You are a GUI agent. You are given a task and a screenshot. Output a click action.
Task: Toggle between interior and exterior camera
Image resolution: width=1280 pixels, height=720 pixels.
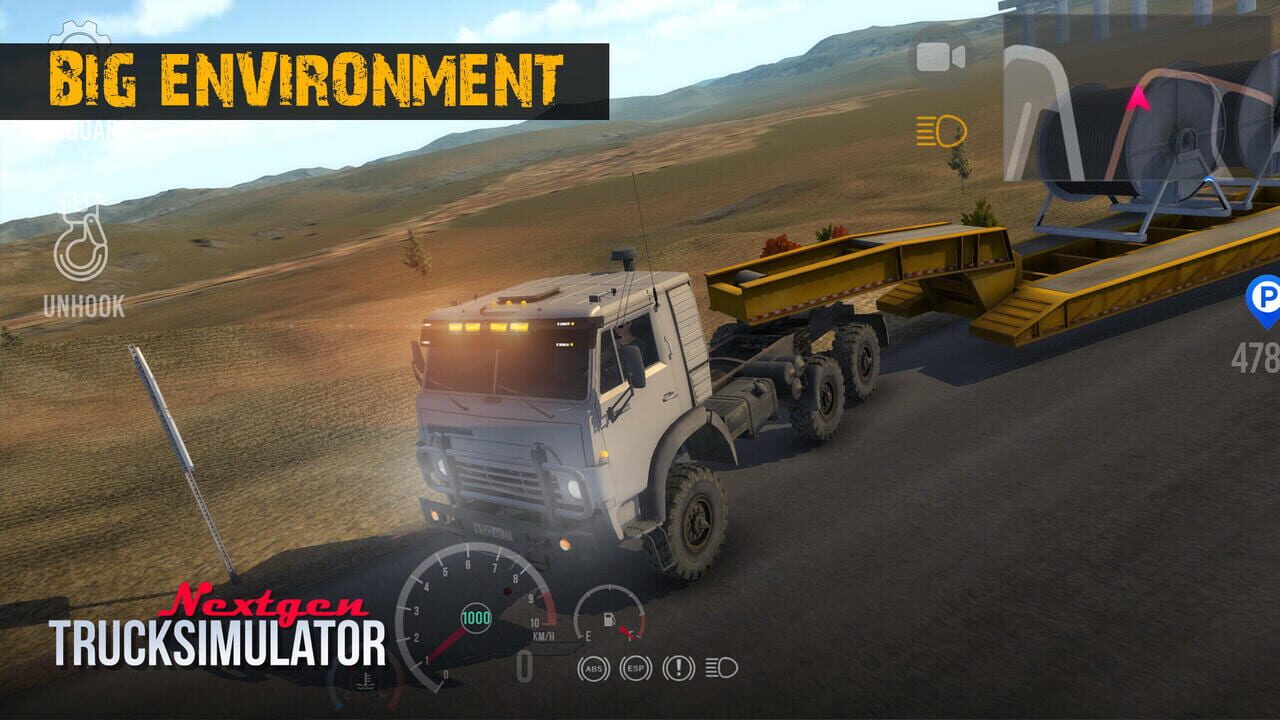(938, 55)
